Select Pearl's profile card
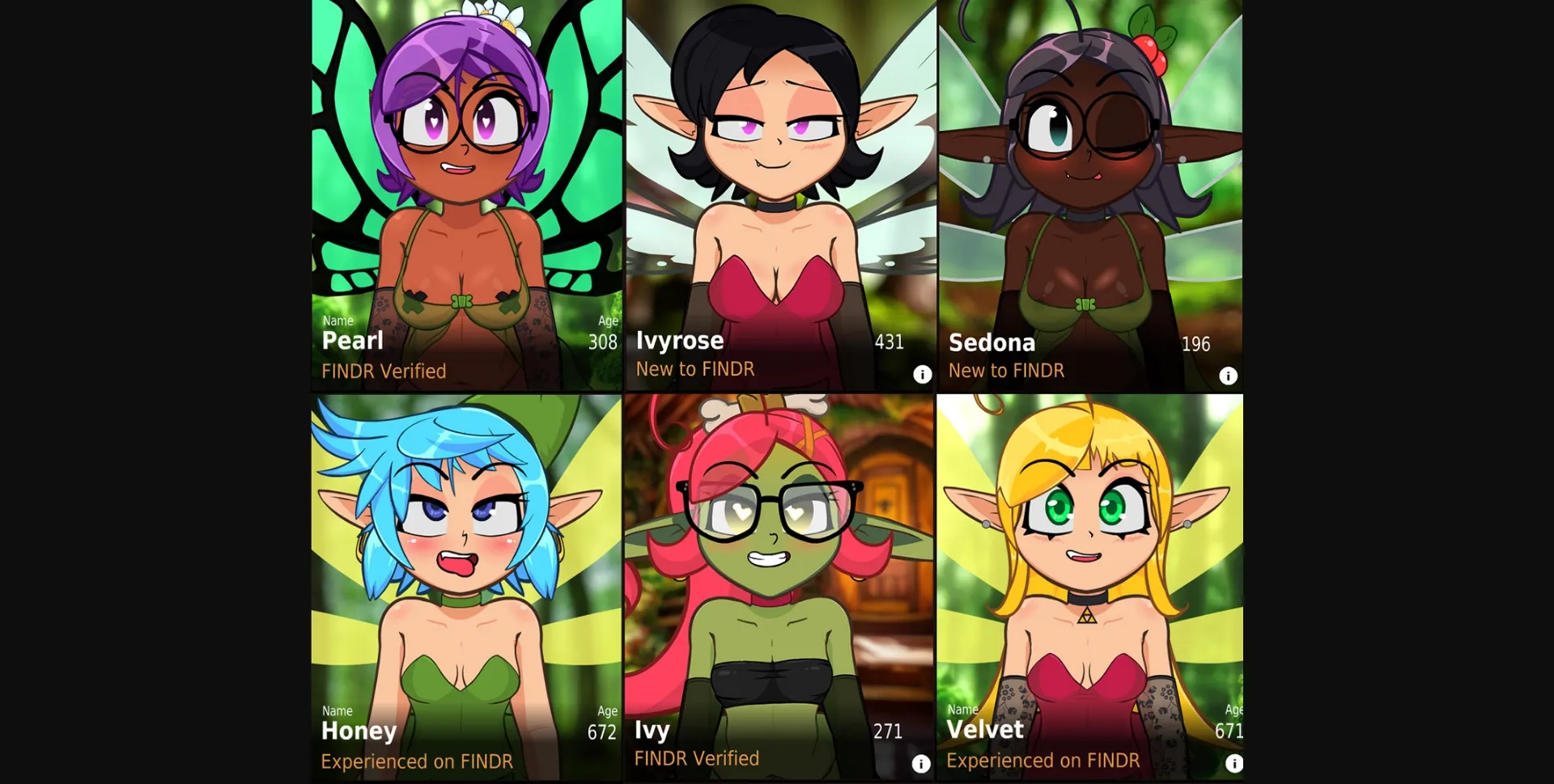This screenshot has width=1554, height=784. click(x=465, y=162)
